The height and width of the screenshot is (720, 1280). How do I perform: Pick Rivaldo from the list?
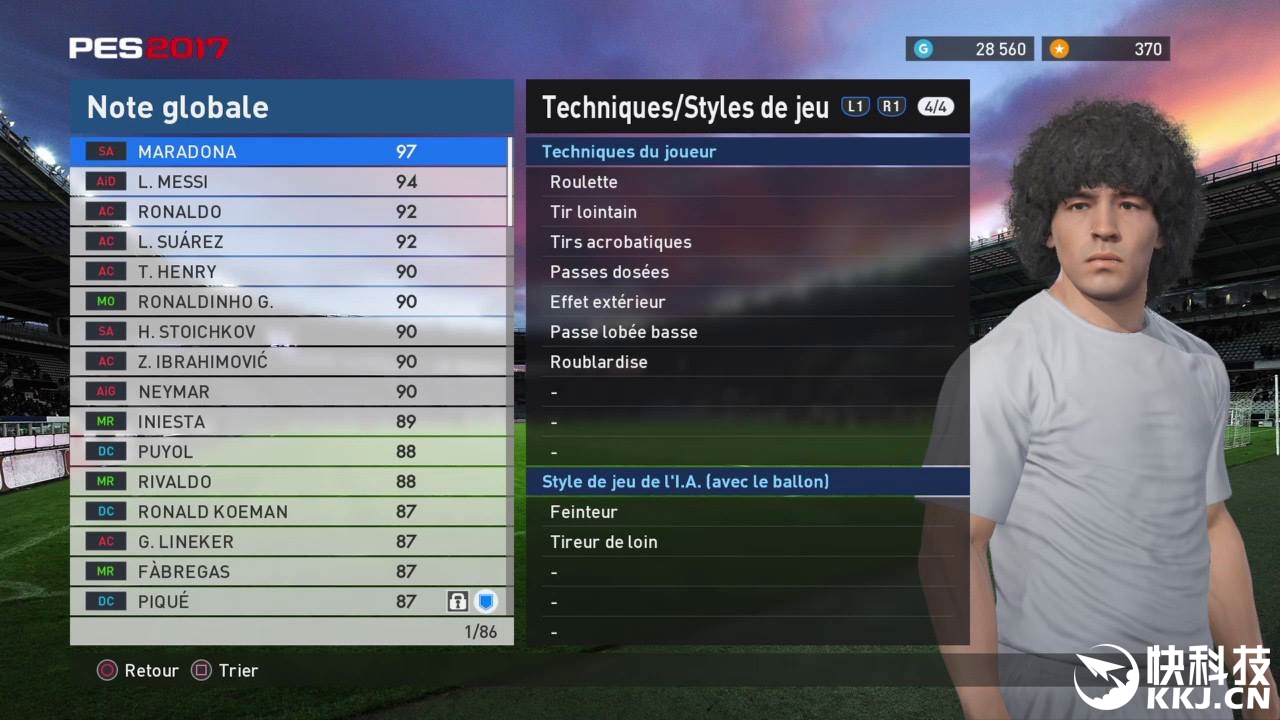[290, 482]
